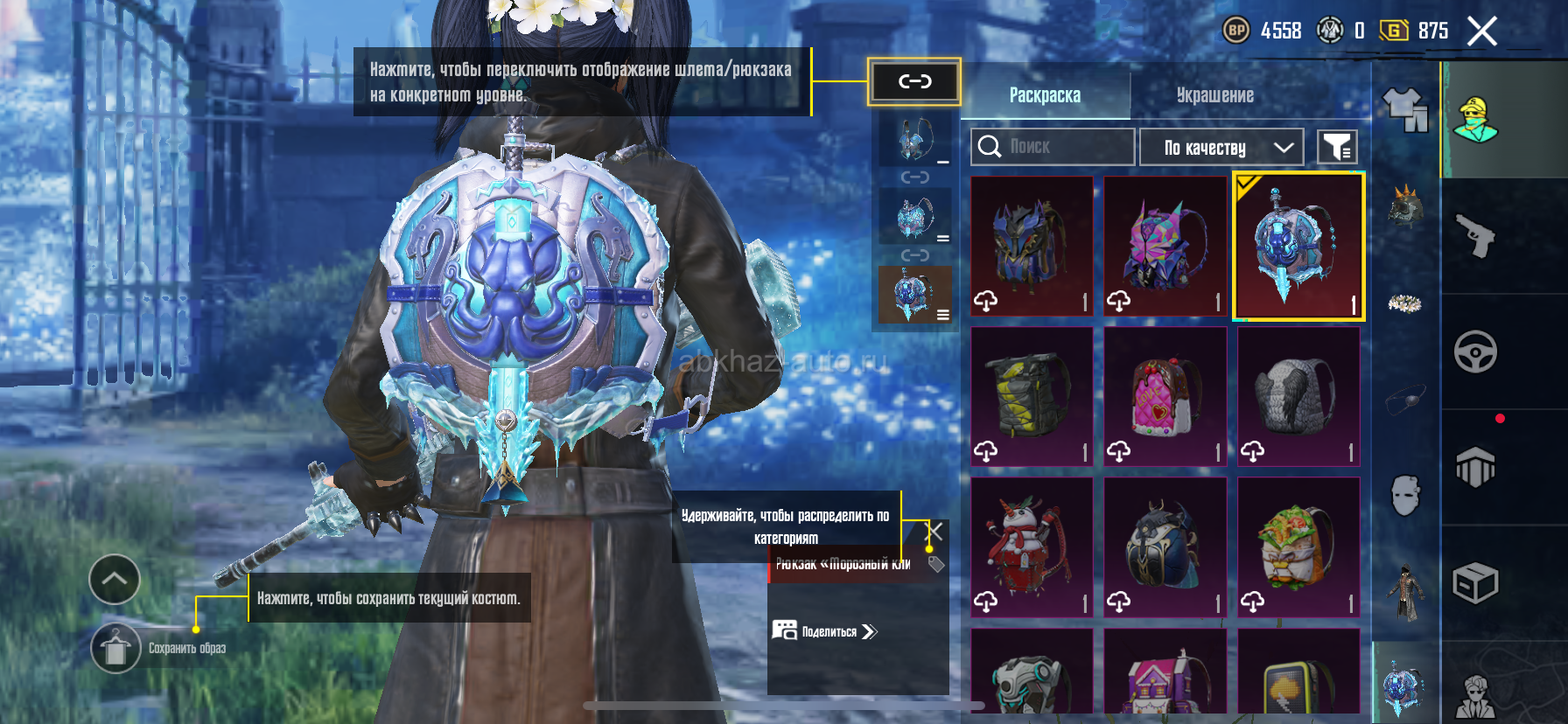Choose the gray stone wing backpack skin

pos(1298,397)
